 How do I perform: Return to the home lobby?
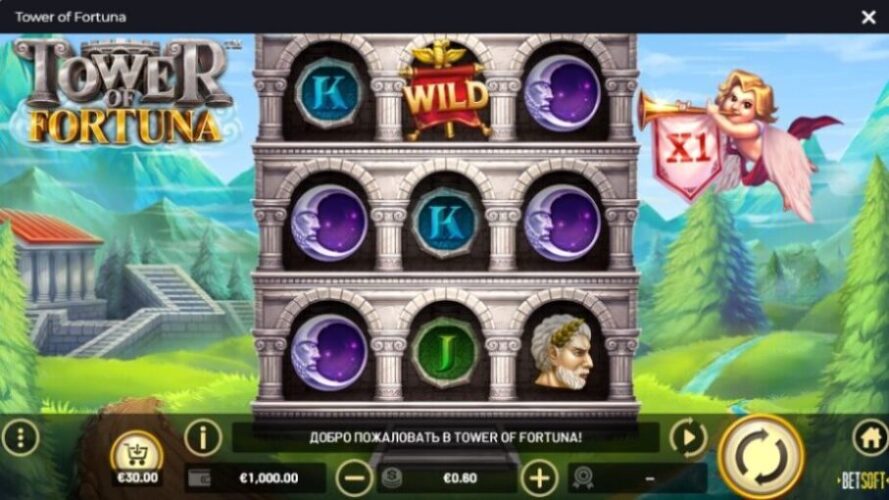pos(869,437)
